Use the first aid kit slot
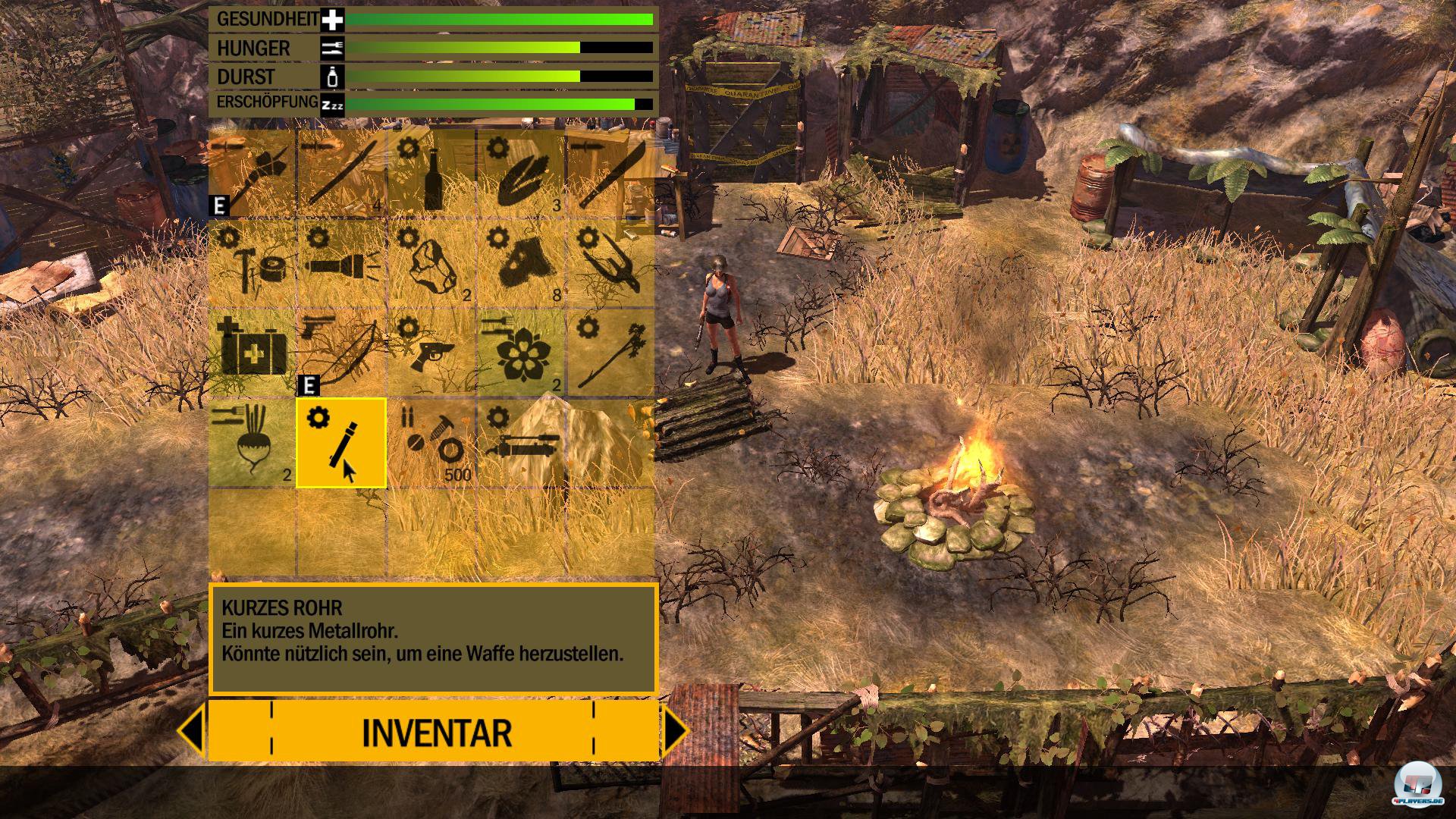This screenshot has height=819, width=1456. pyautogui.click(x=253, y=353)
